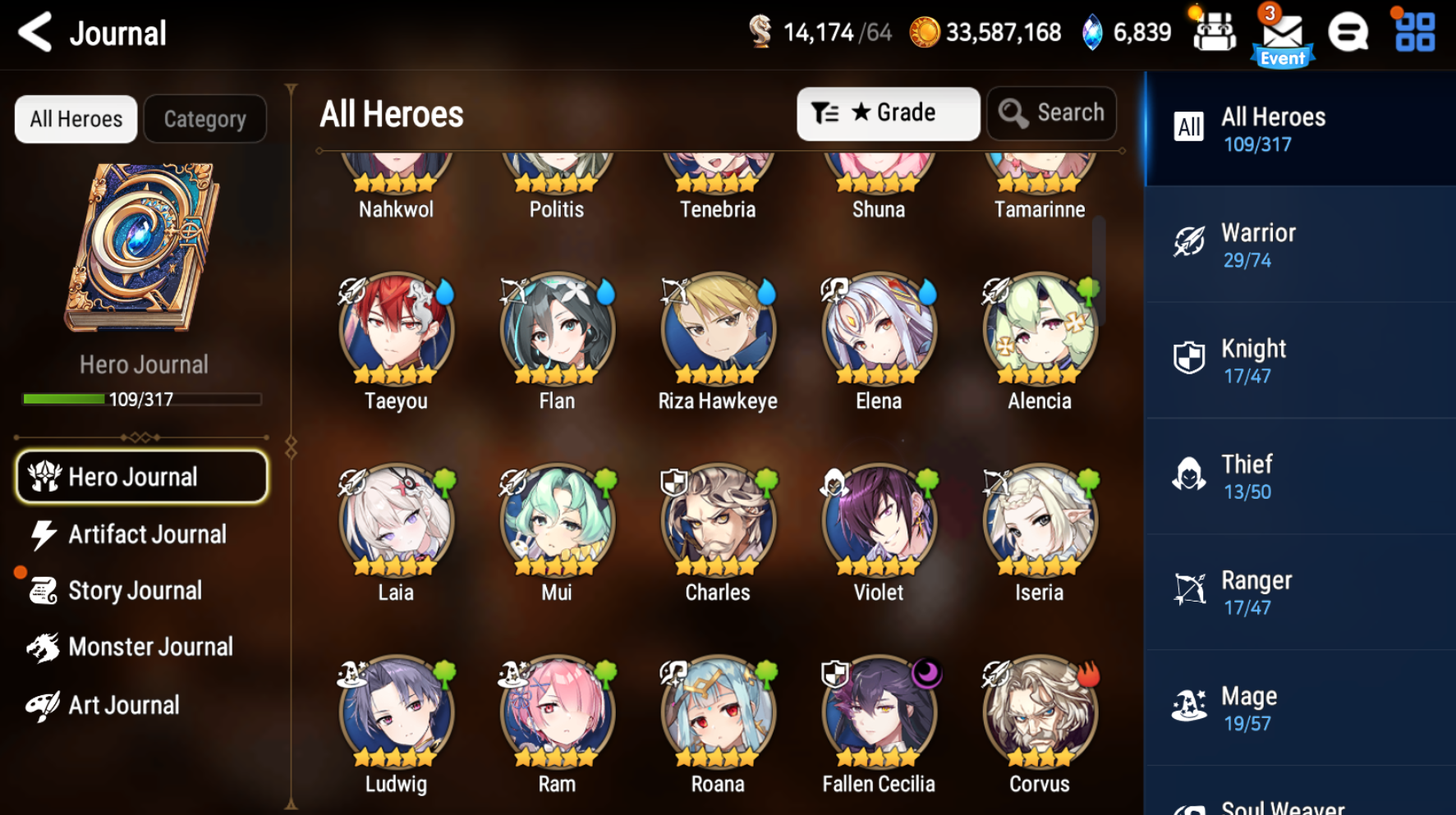Click the currency icon showing gold amount
The height and width of the screenshot is (815, 1456).
tap(926, 31)
